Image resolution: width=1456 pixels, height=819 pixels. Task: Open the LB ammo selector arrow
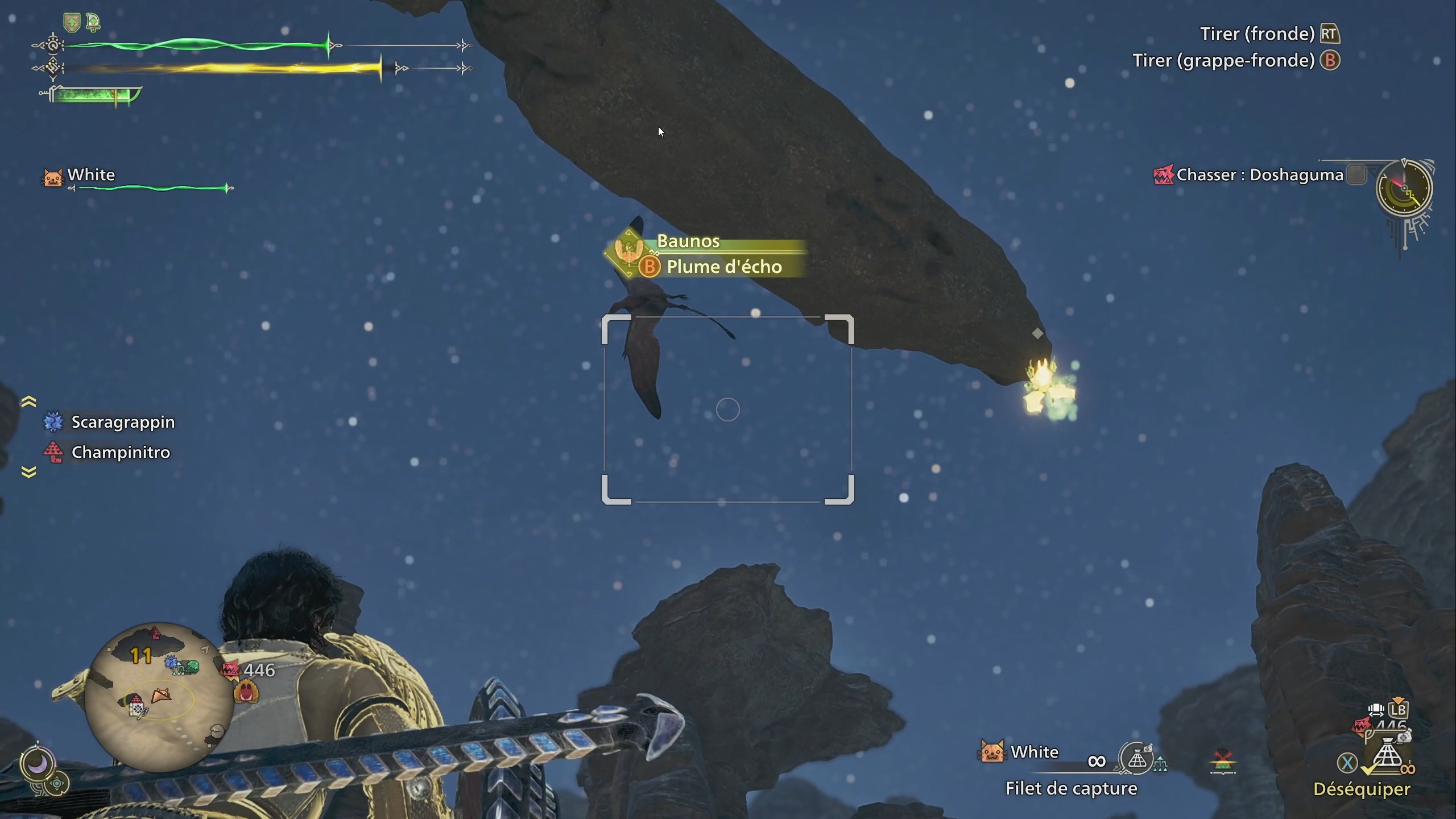[1398, 700]
